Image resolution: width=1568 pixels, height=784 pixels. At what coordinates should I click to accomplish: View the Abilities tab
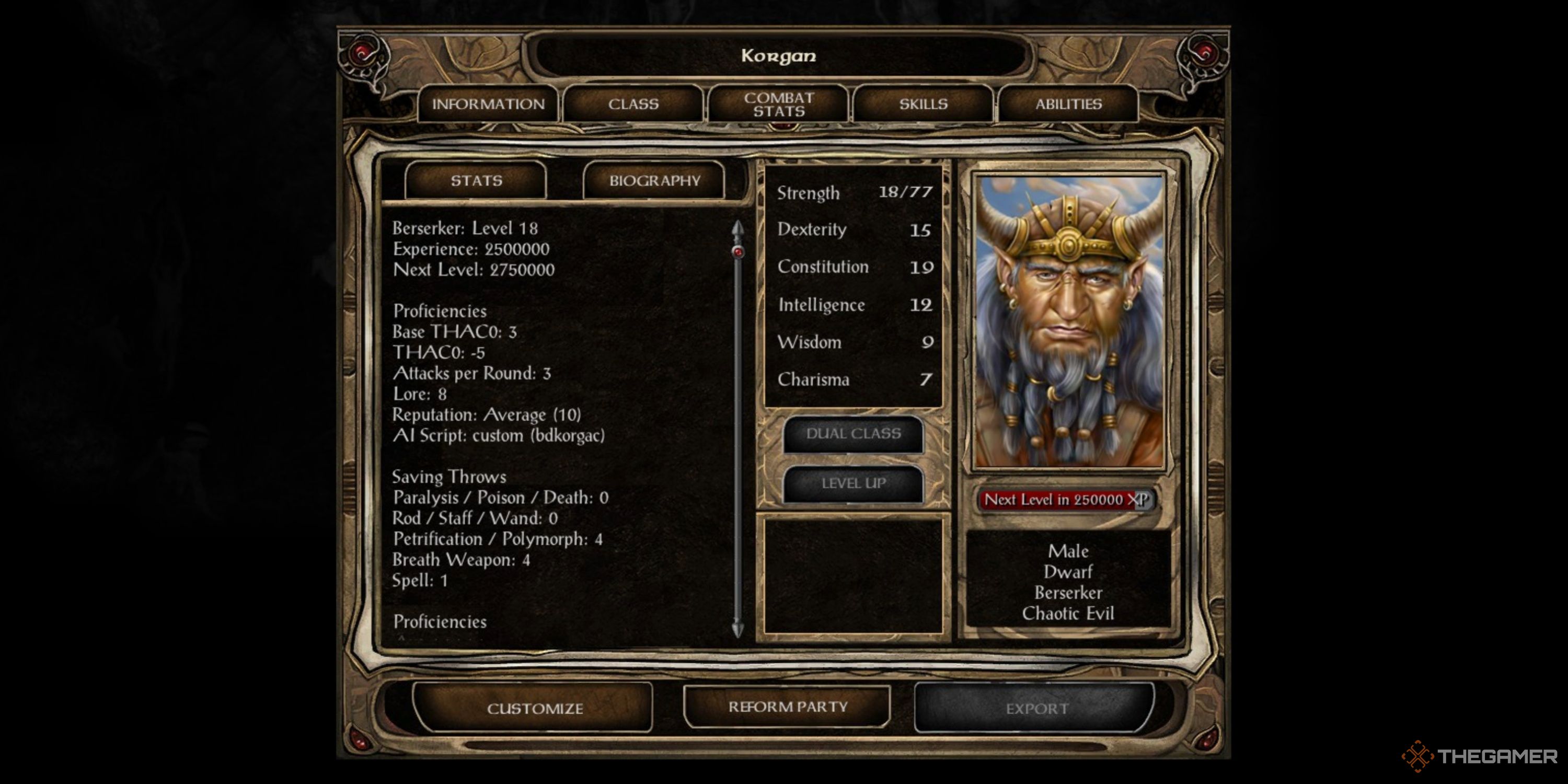pyautogui.click(x=1068, y=104)
